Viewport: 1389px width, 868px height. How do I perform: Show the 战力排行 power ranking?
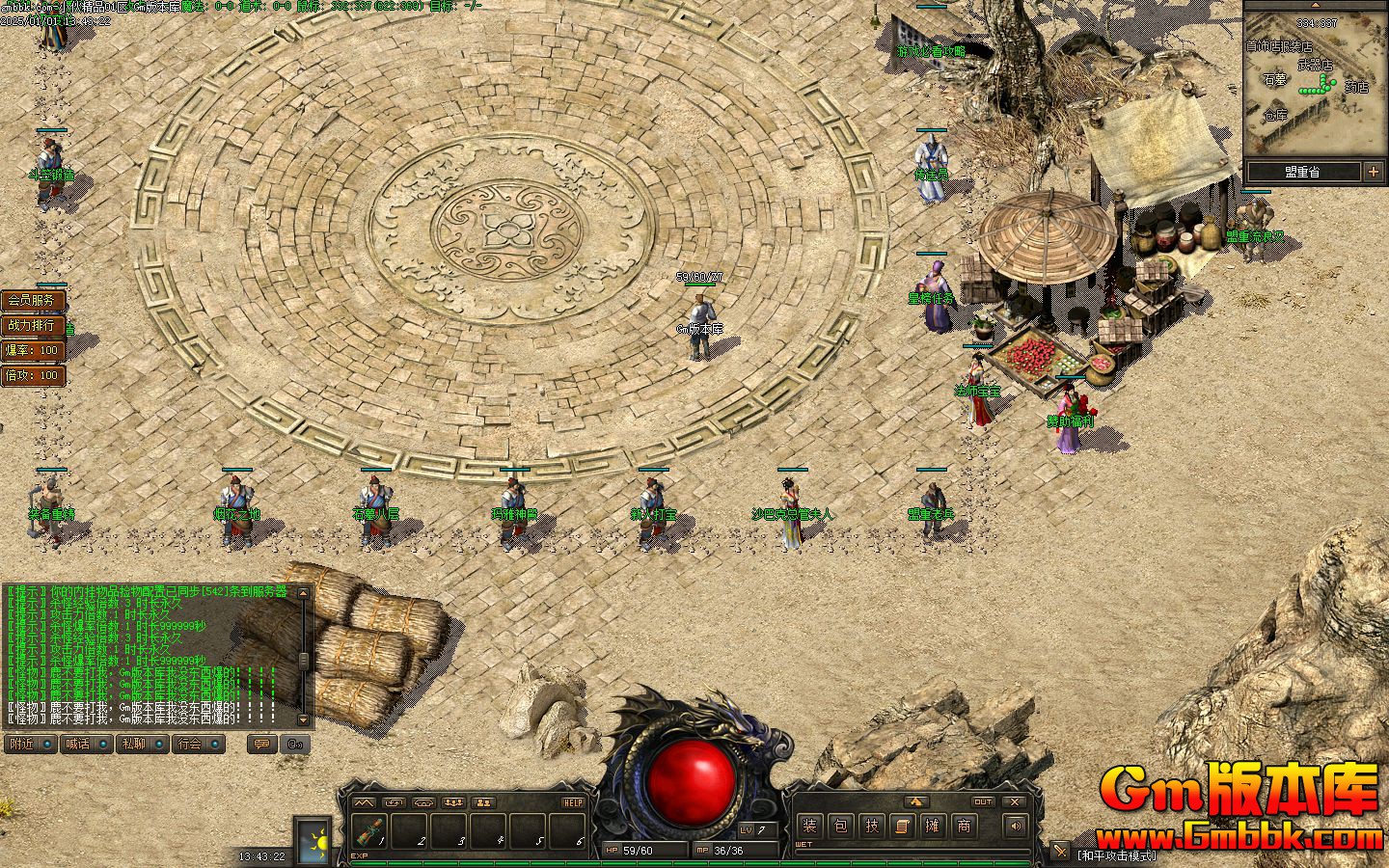pos(32,325)
